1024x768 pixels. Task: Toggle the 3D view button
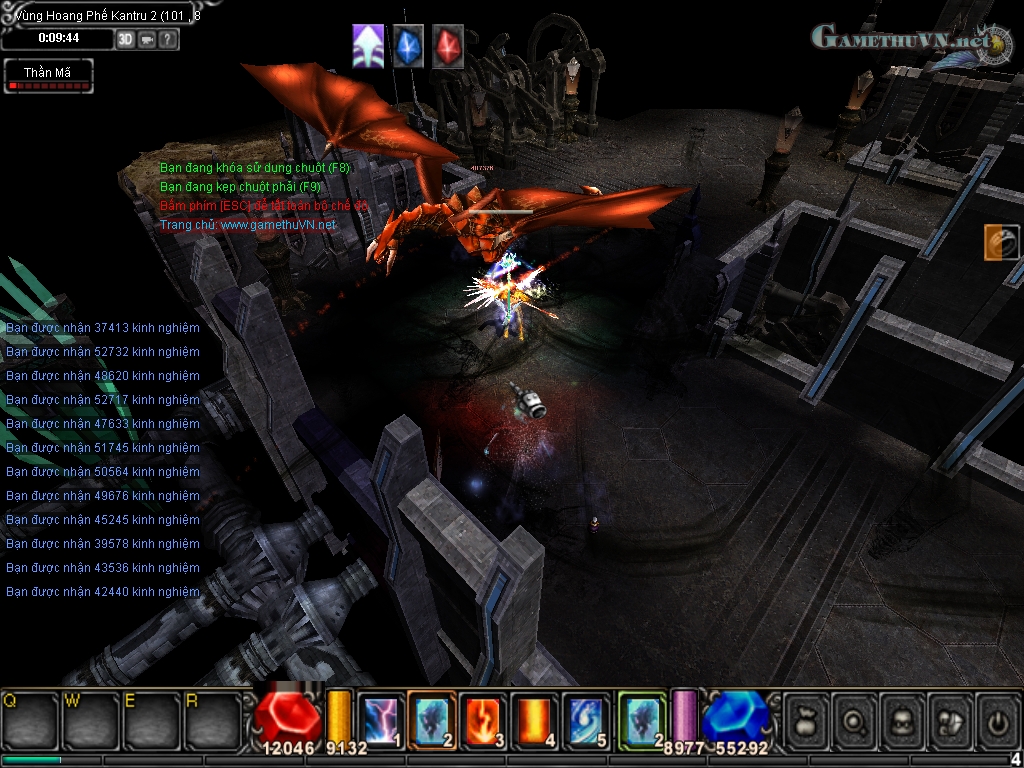(x=125, y=39)
